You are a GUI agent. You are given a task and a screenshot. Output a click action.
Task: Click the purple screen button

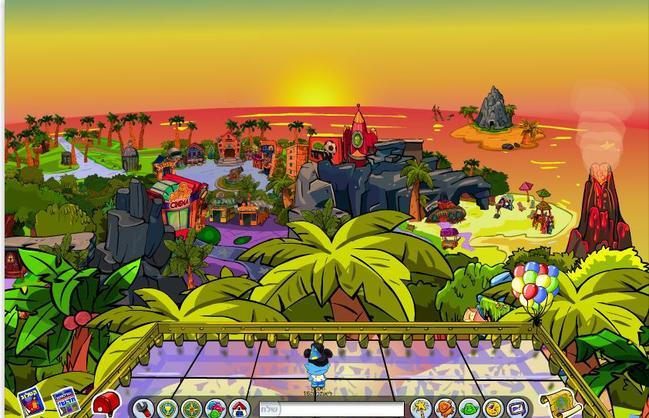517,408
